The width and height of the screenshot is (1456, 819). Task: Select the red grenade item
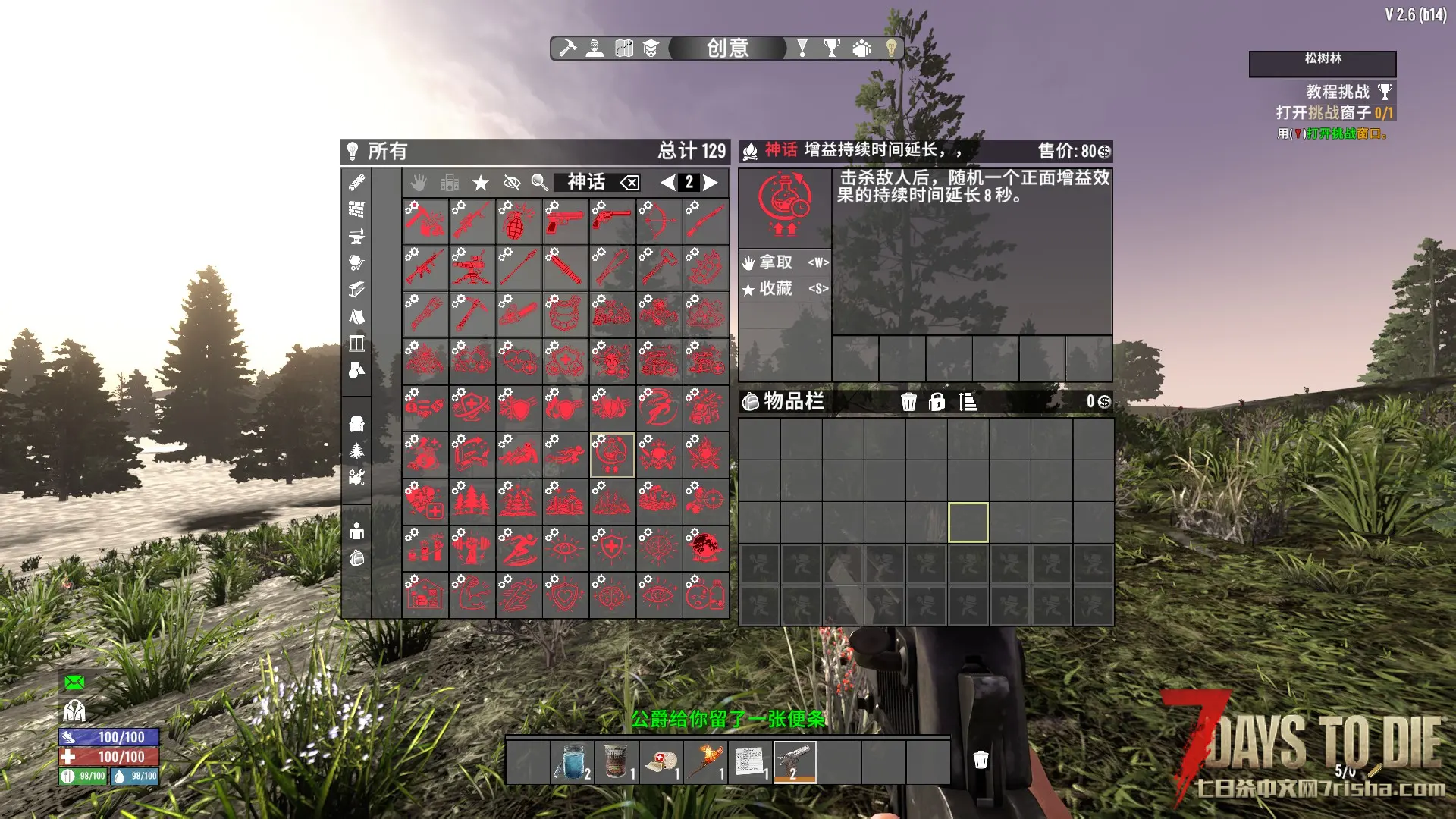[519, 221]
